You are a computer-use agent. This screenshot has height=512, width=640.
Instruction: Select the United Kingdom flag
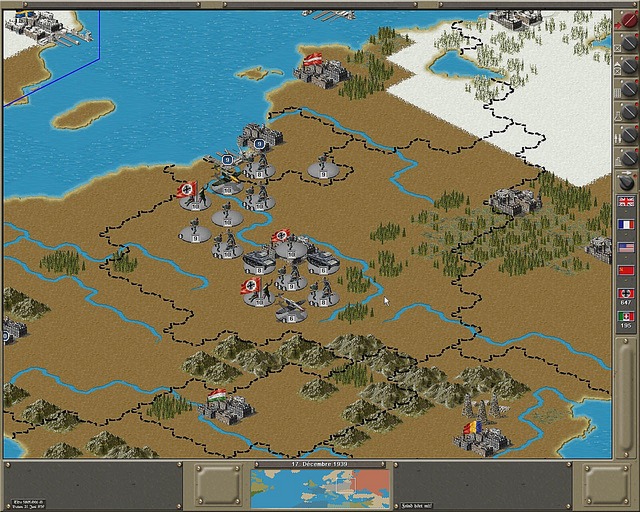click(x=626, y=200)
